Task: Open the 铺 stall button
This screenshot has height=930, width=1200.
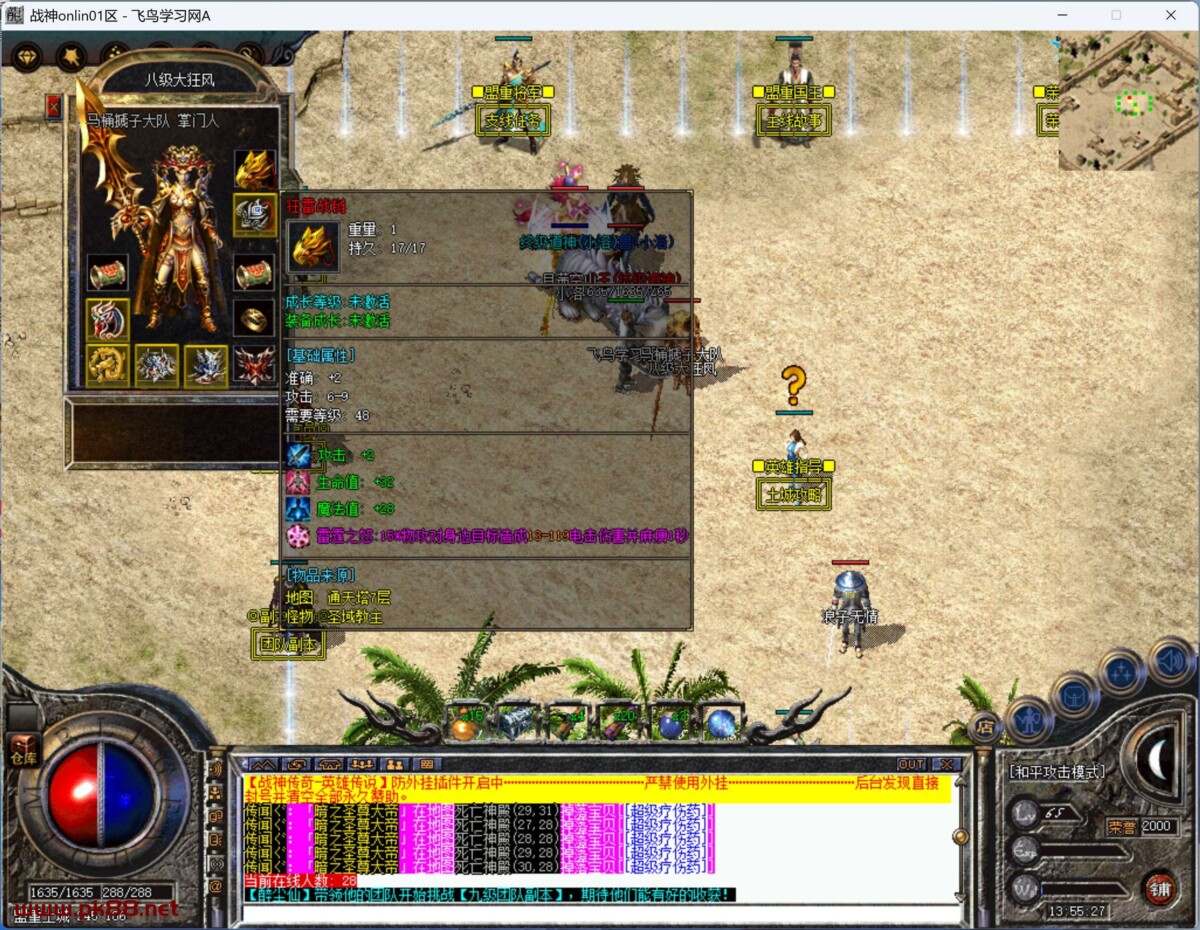Action: coord(1159,887)
